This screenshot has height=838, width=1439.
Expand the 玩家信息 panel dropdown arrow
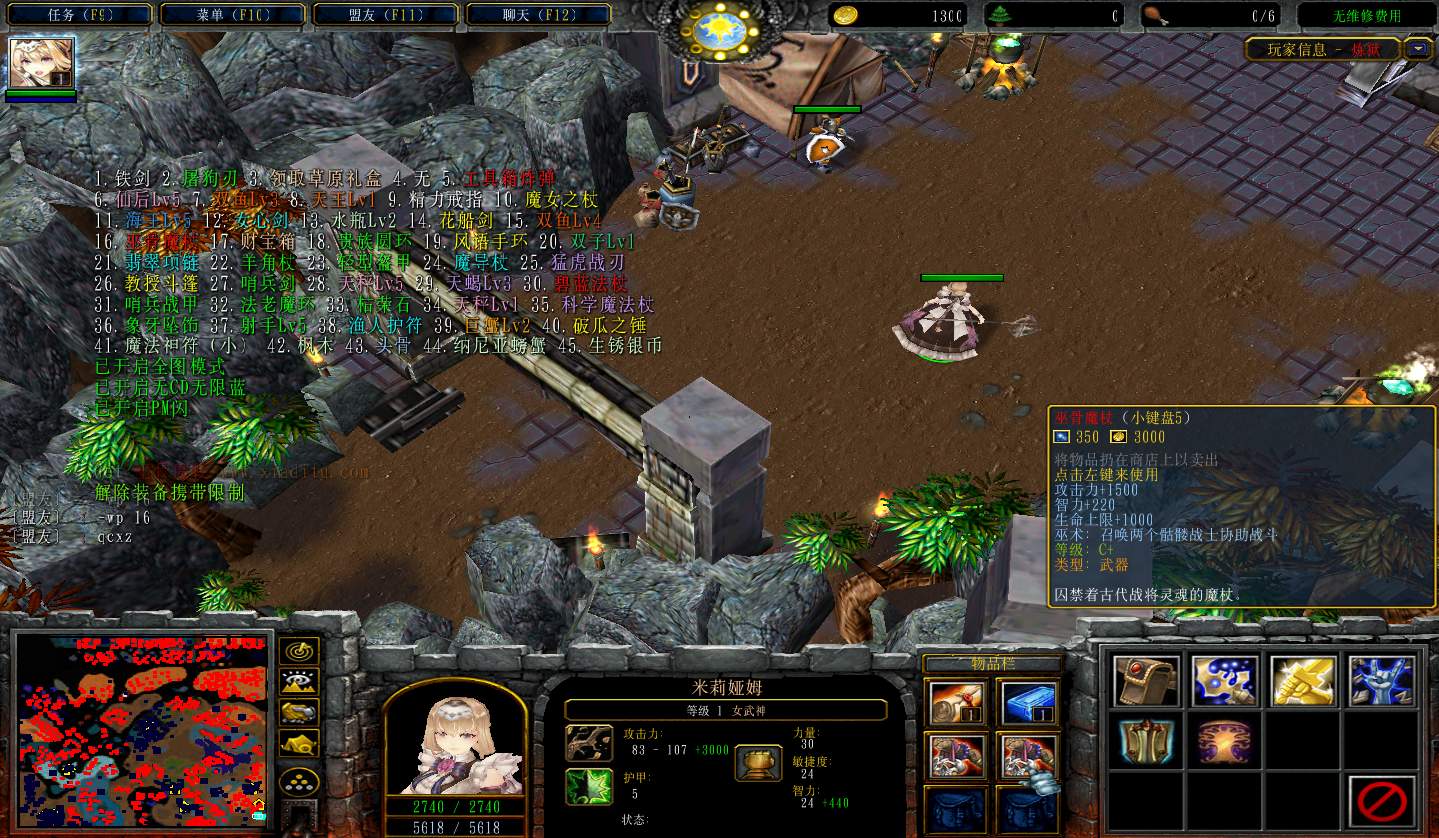tap(1419, 48)
